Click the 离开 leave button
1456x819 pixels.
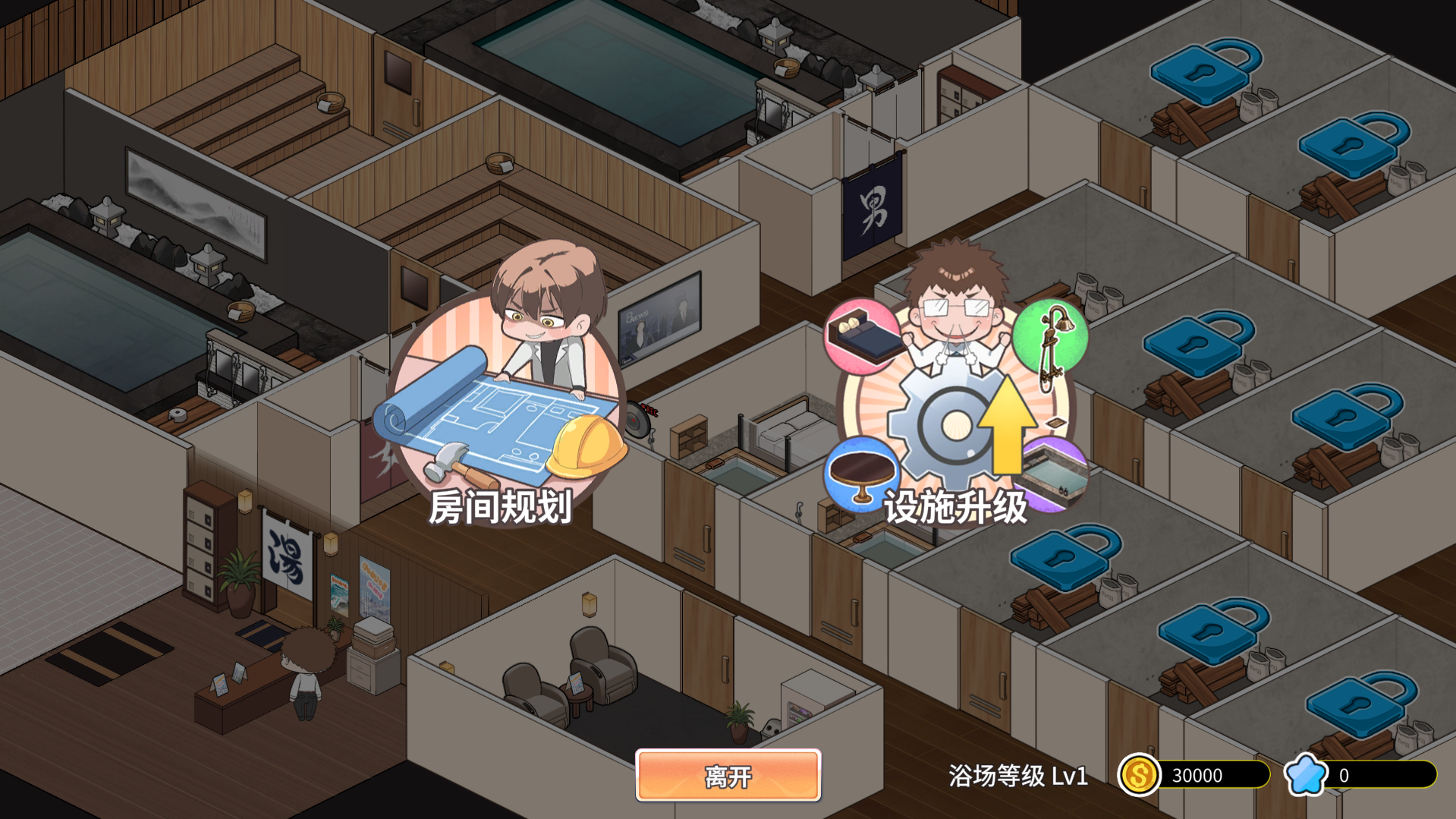pos(728,775)
